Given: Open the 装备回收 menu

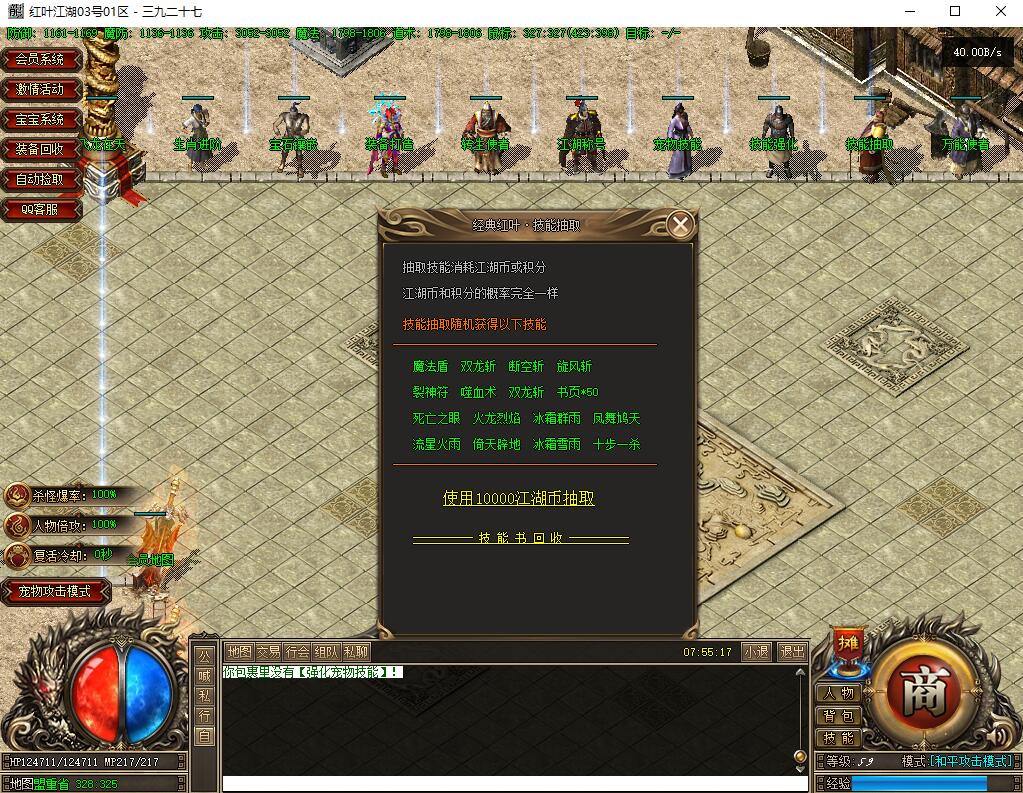Looking at the screenshot, I should (40, 149).
